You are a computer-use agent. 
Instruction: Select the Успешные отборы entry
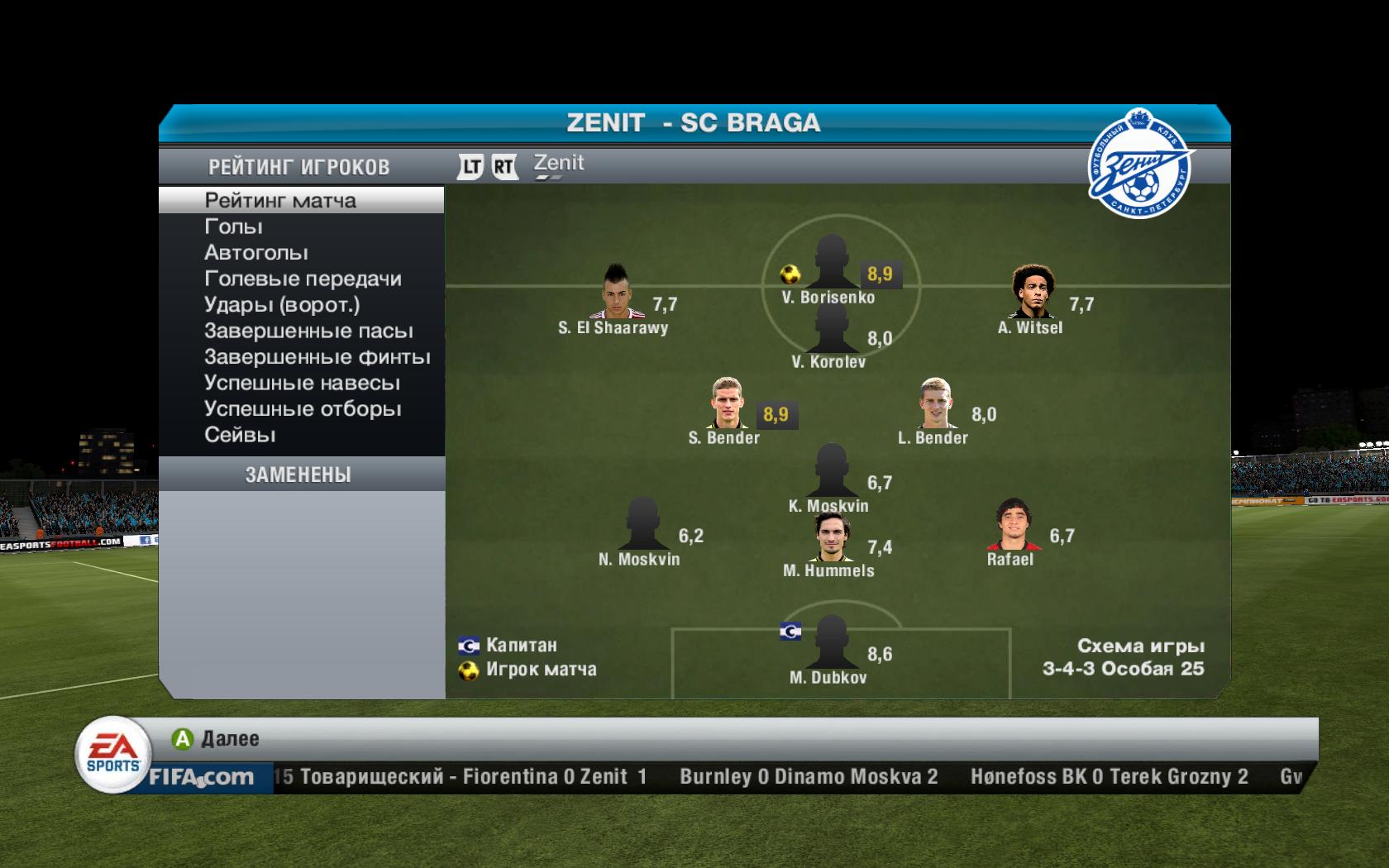point(303,409)
